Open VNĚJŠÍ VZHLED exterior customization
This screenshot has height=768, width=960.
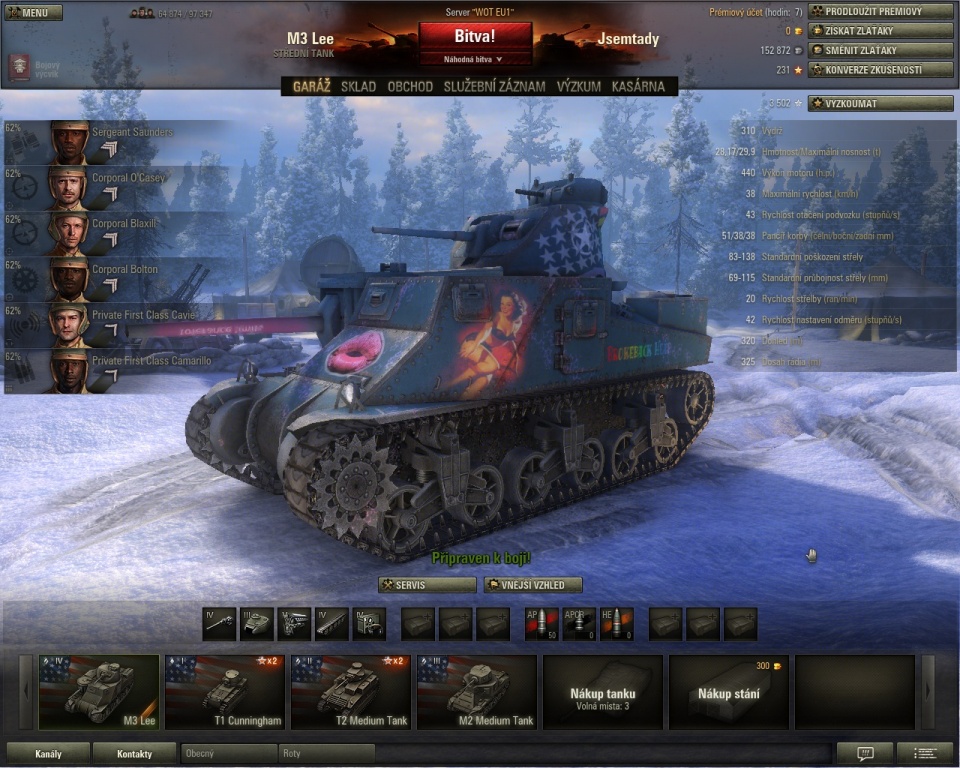click(533, 585)
